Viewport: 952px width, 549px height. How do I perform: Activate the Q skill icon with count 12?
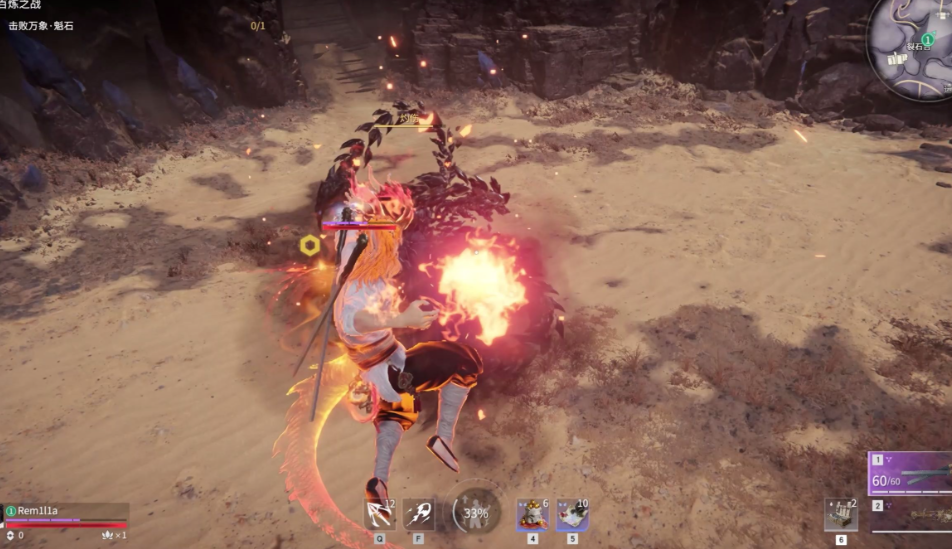point(379,514)
